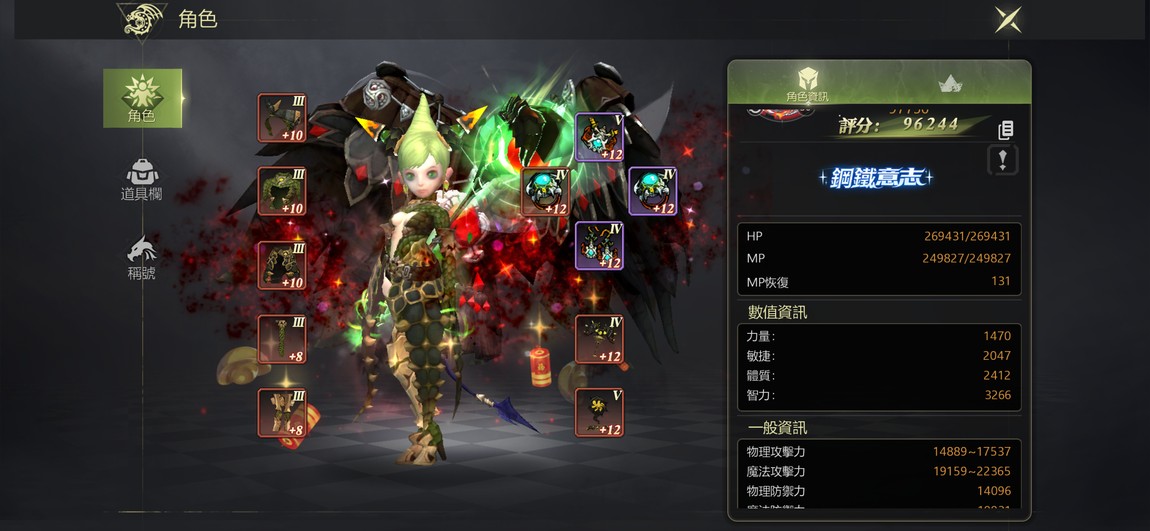The width and height of the screenshot is (1150, 531).
Task: Select the grade V +12 weapon slot
Action: [x=600, y=412]
